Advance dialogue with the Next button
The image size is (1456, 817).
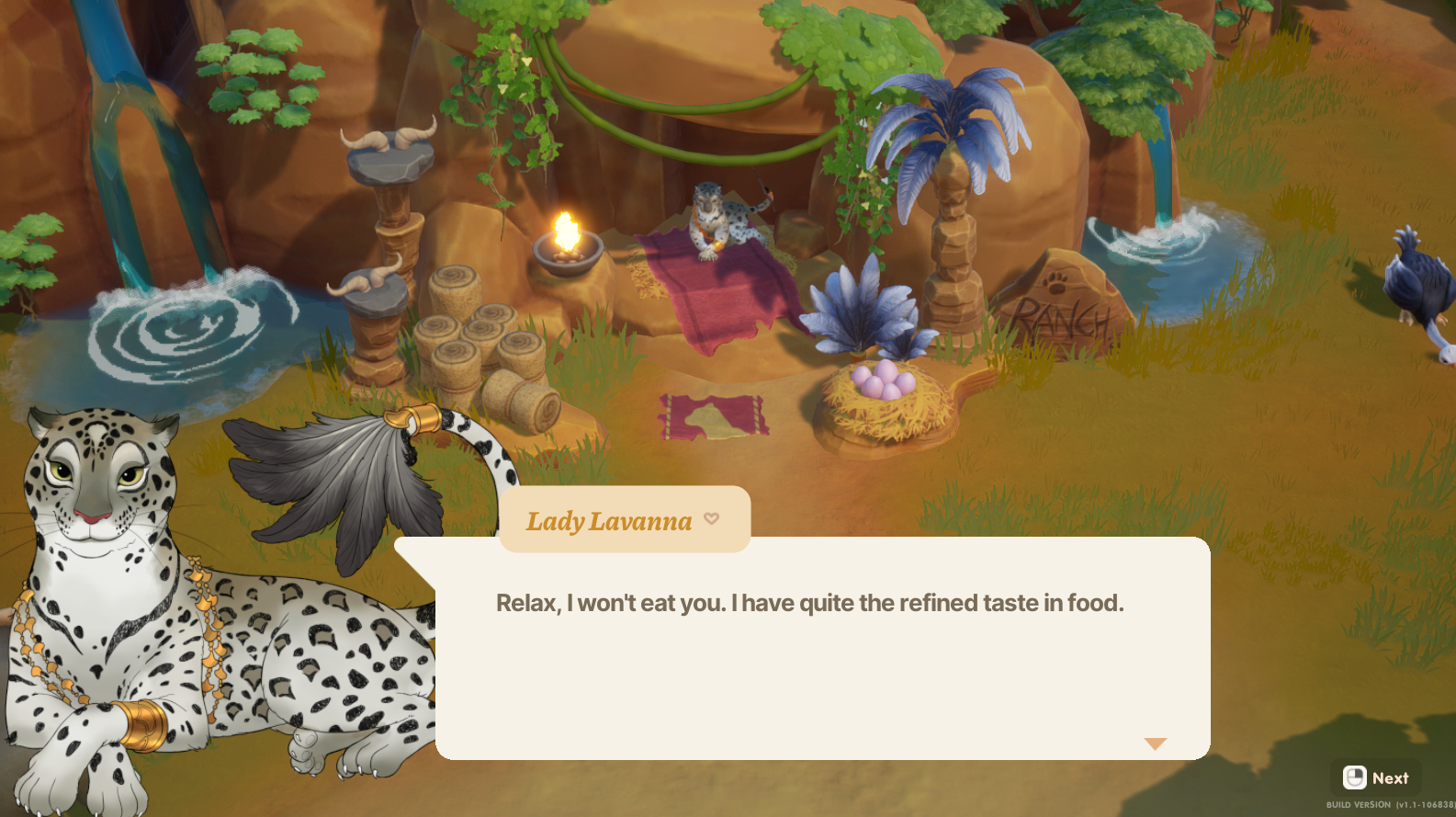point(1375,777)
